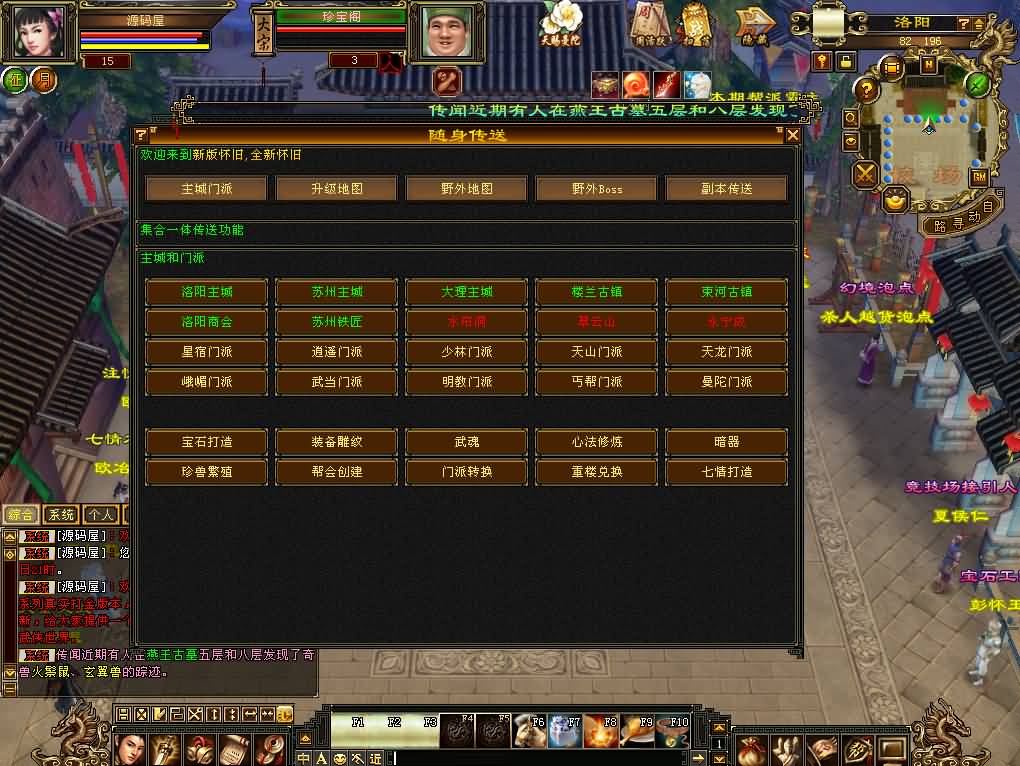Switch chat to the 系统 tab
This screenshot has width=1020, height=766.
coord(60,515)
